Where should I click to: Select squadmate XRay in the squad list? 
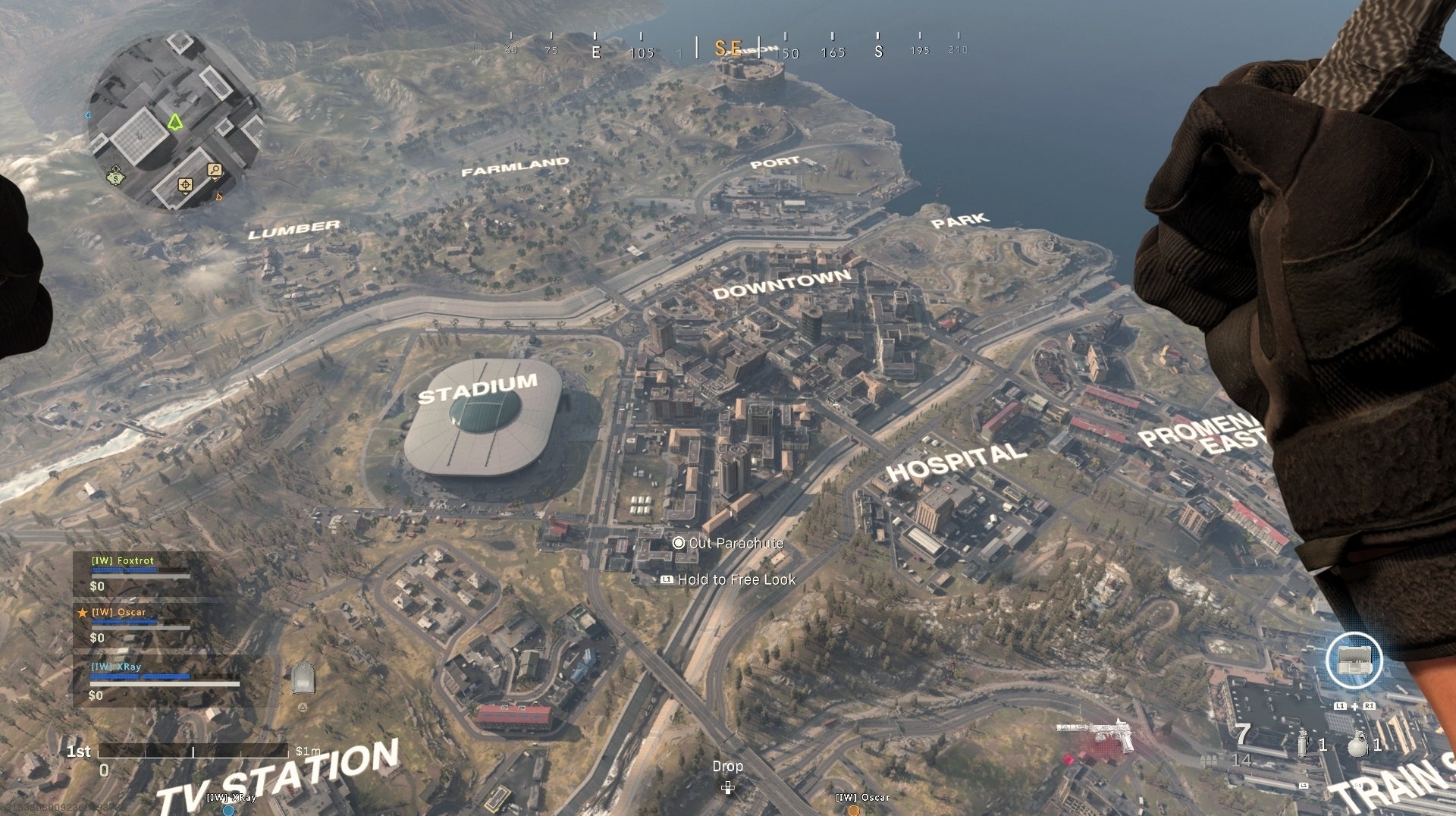pos(116,667)
